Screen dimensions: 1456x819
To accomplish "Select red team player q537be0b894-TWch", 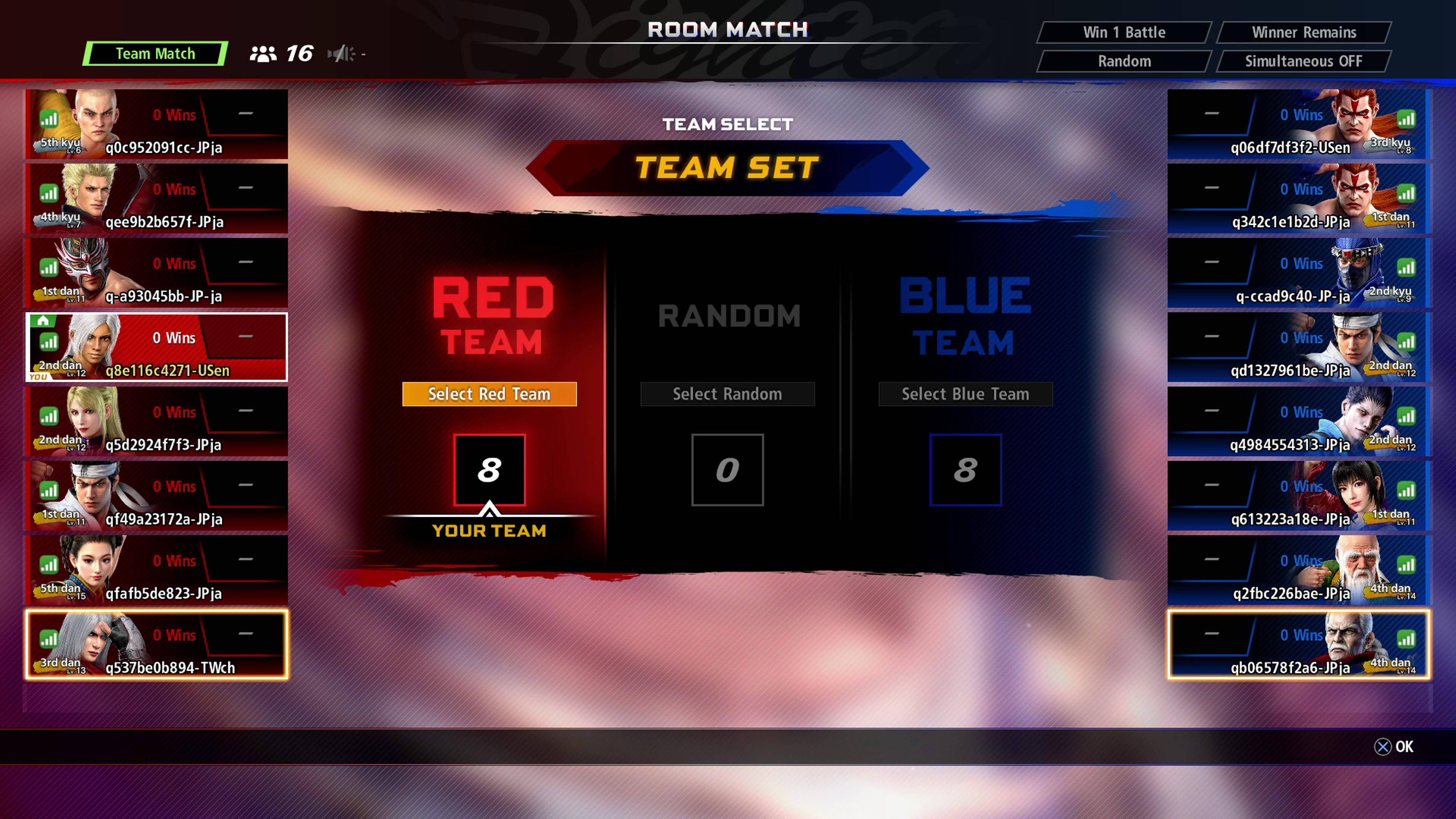I will (x=157, y=644).
